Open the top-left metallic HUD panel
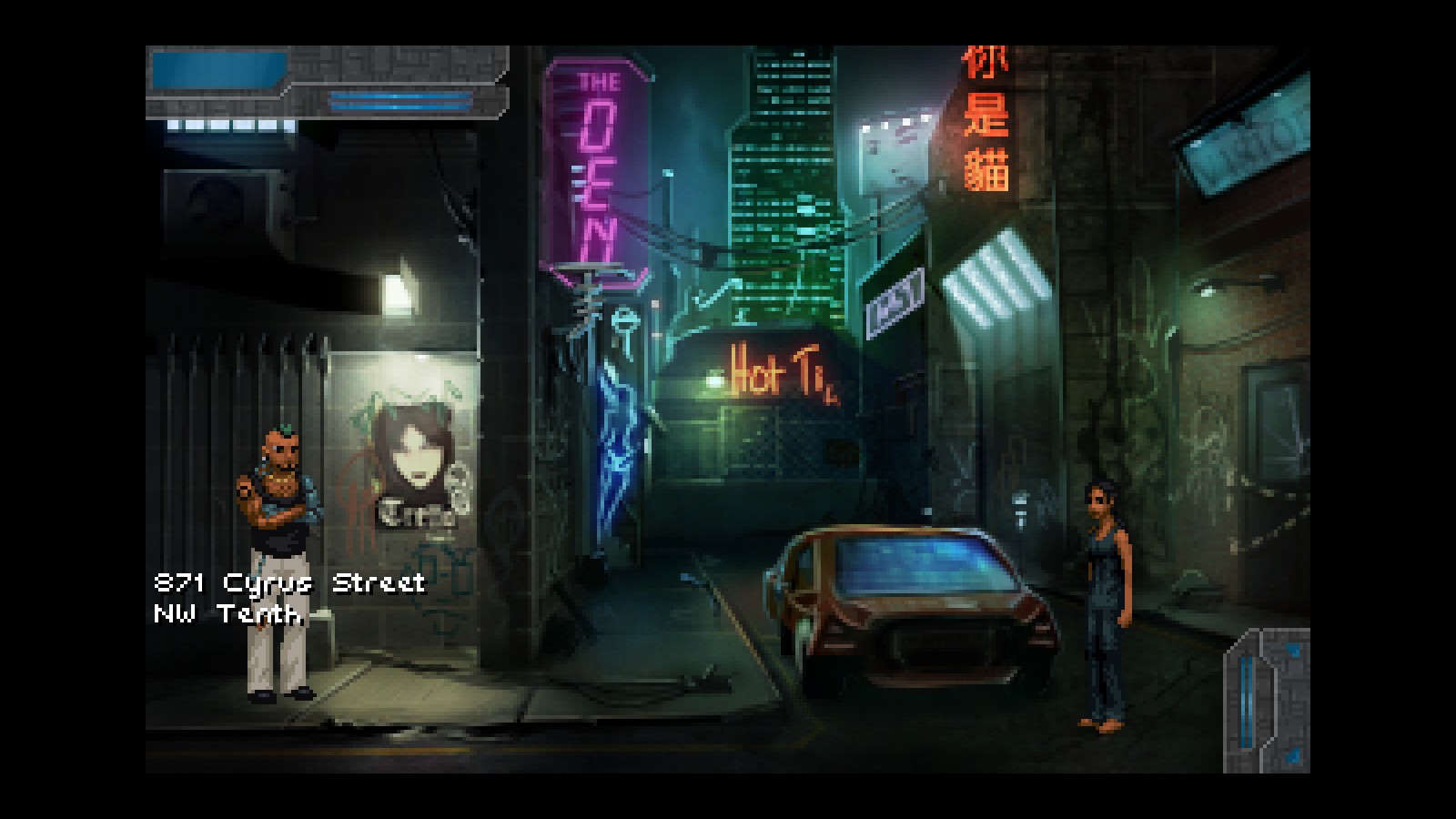 [326, 82]
